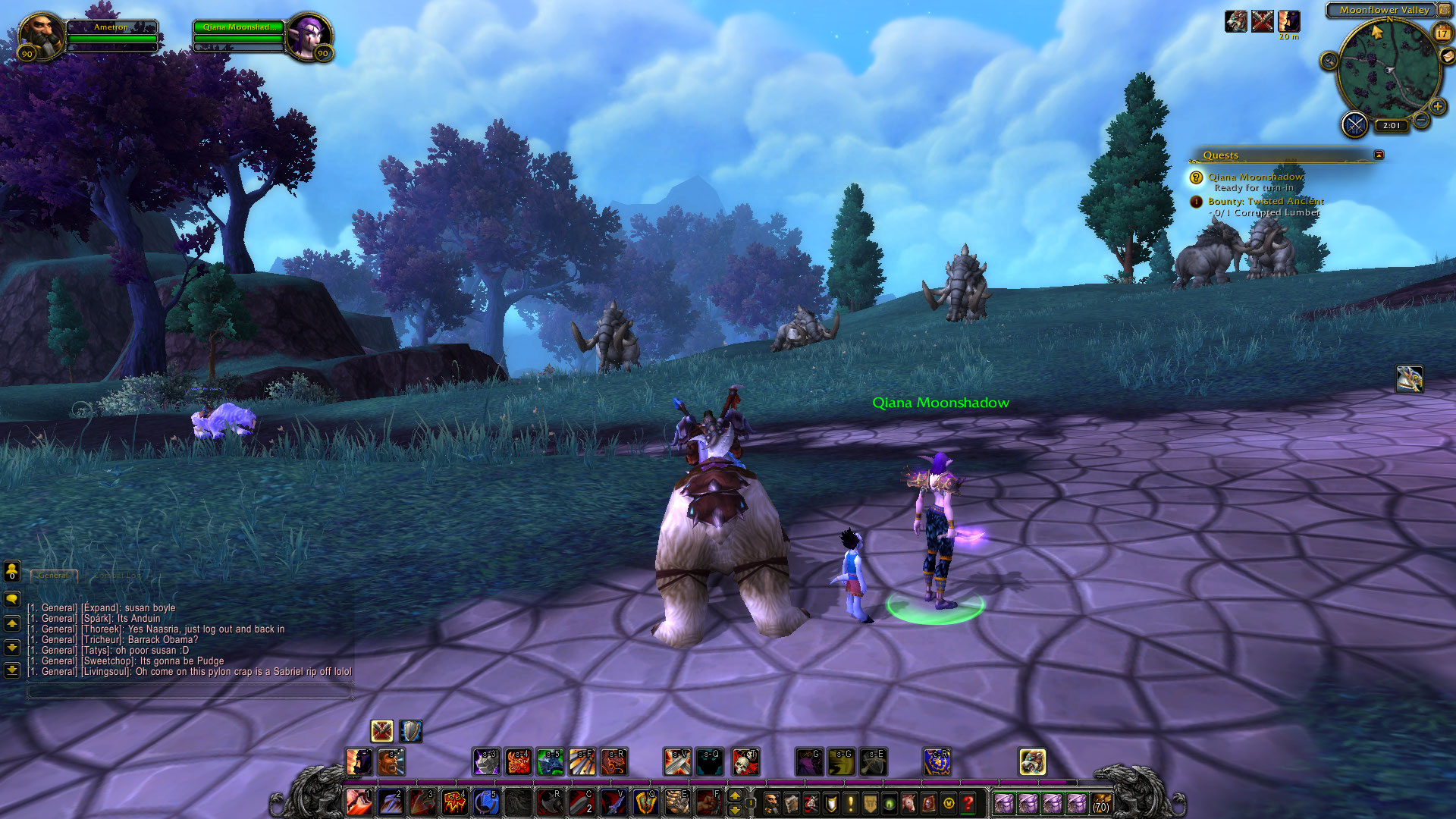Activate the shield stance button
This screenshot has width=1456, height=819.
(410, 731)
